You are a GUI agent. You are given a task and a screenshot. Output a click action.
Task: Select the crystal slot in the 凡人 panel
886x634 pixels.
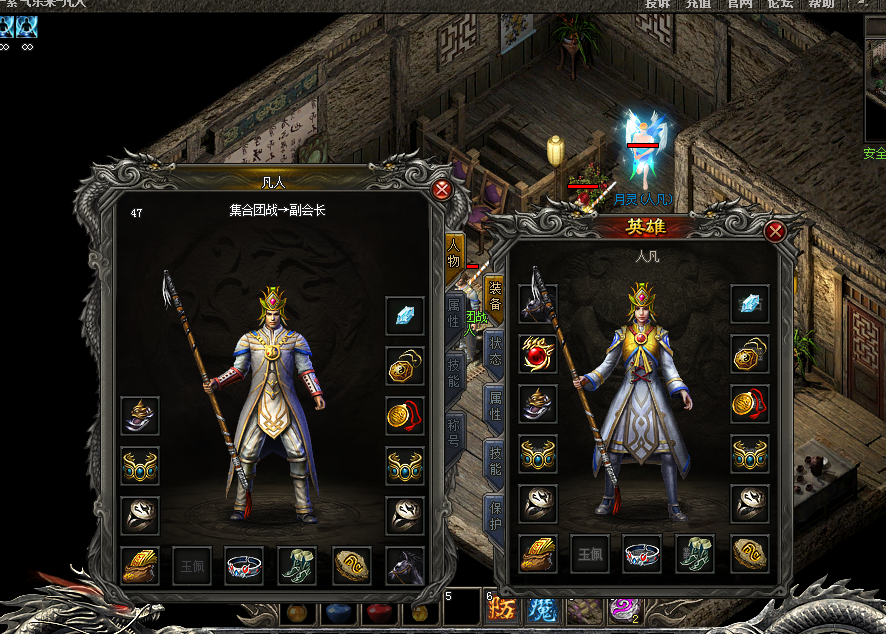click(405, 316)
